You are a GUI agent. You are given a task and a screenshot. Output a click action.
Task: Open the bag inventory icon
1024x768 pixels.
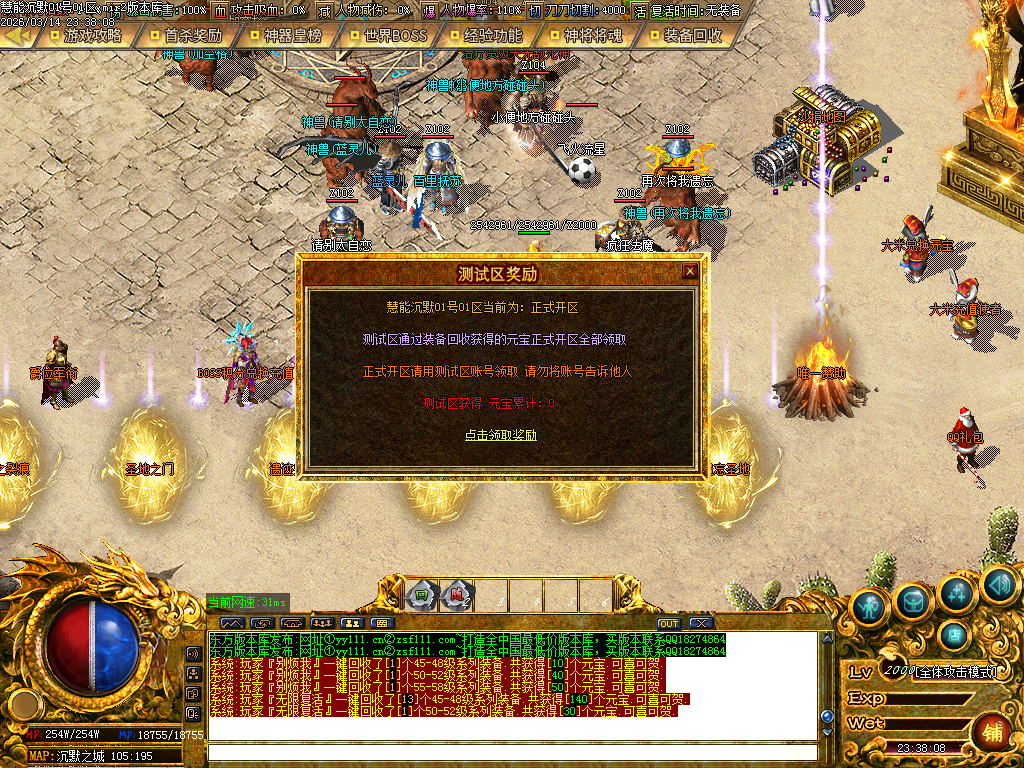click(915, 599)
